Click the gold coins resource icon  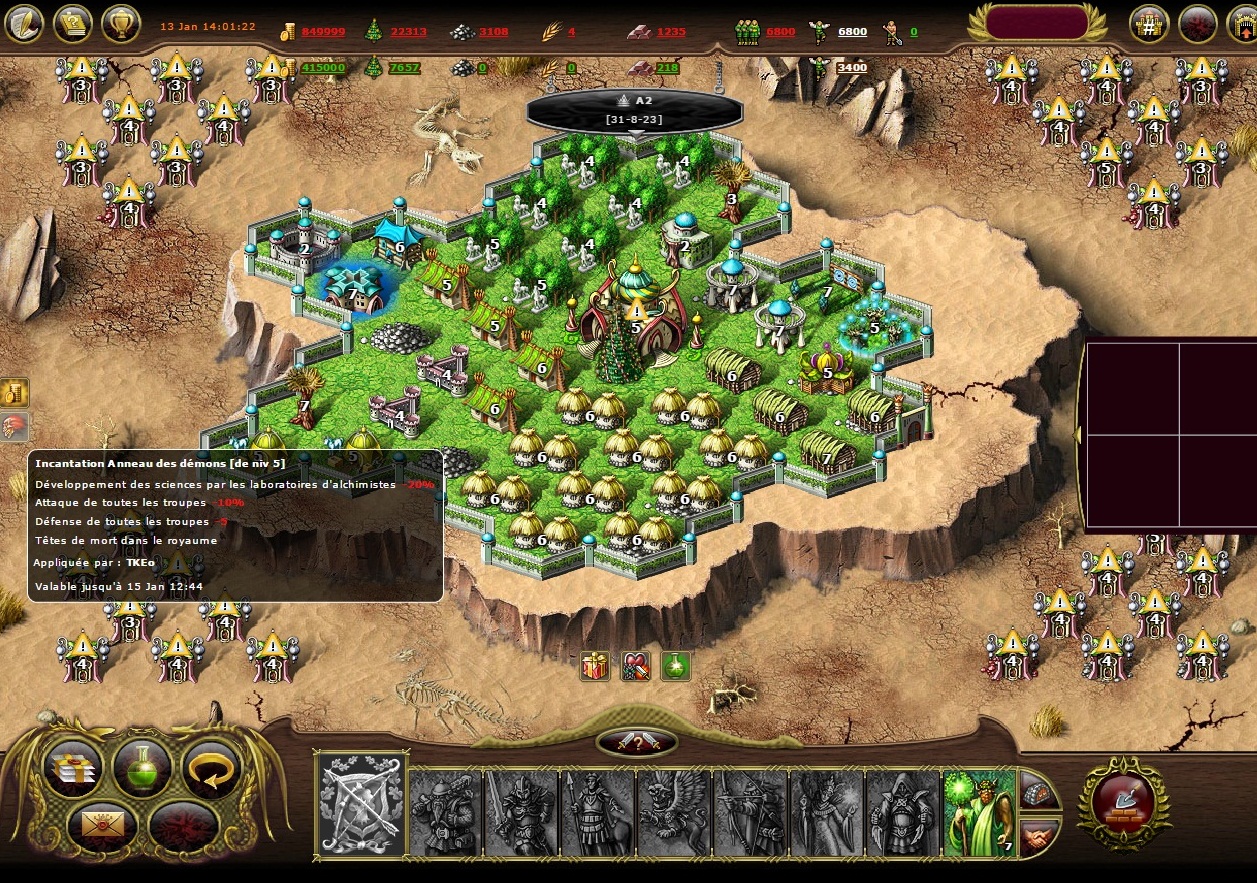tap(289, 32)
